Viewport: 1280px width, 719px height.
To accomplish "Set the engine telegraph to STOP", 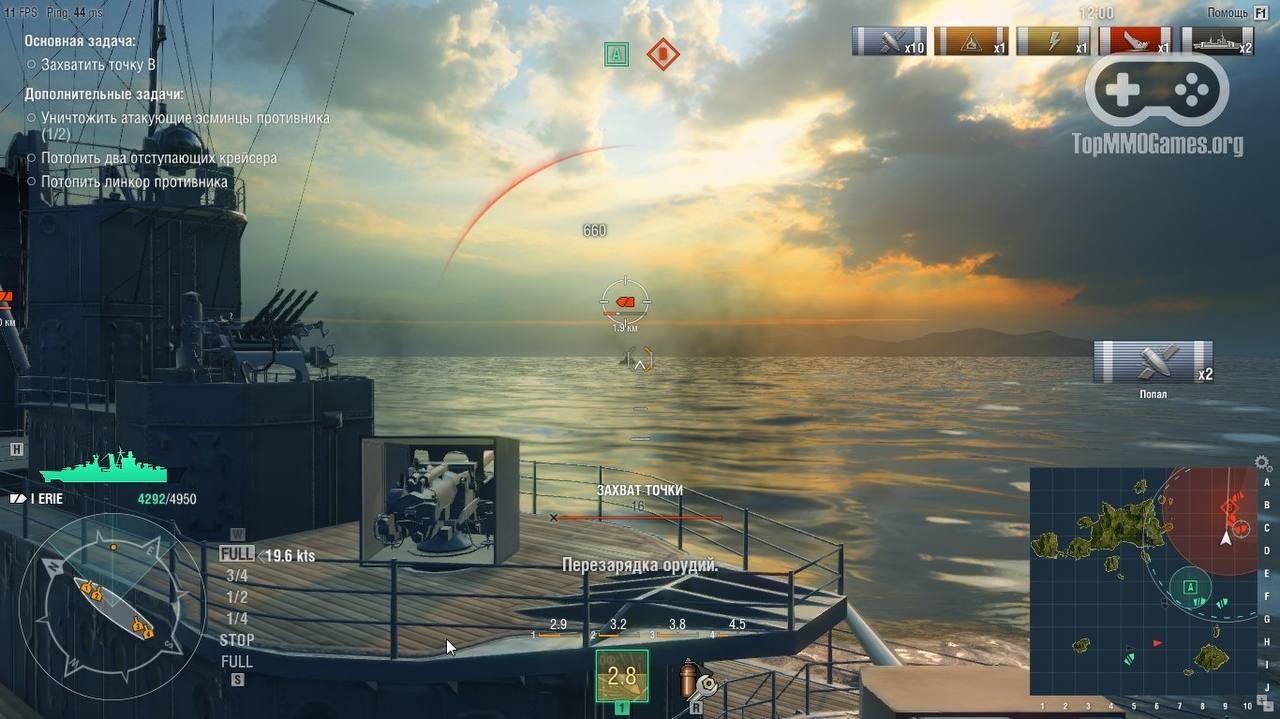I will point(237,640).
